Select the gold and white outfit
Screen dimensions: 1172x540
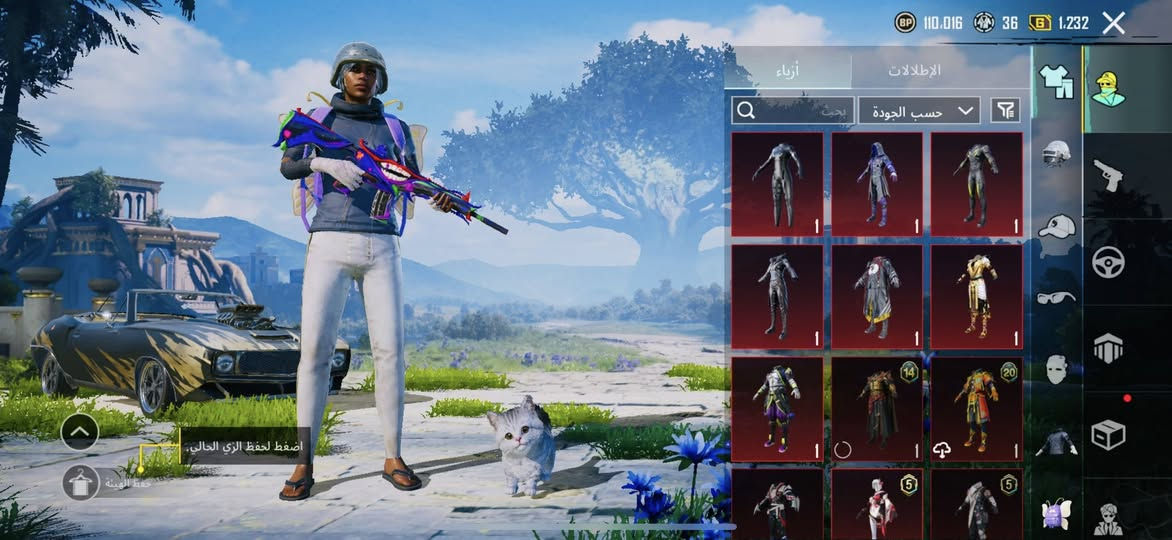[976, 296]
